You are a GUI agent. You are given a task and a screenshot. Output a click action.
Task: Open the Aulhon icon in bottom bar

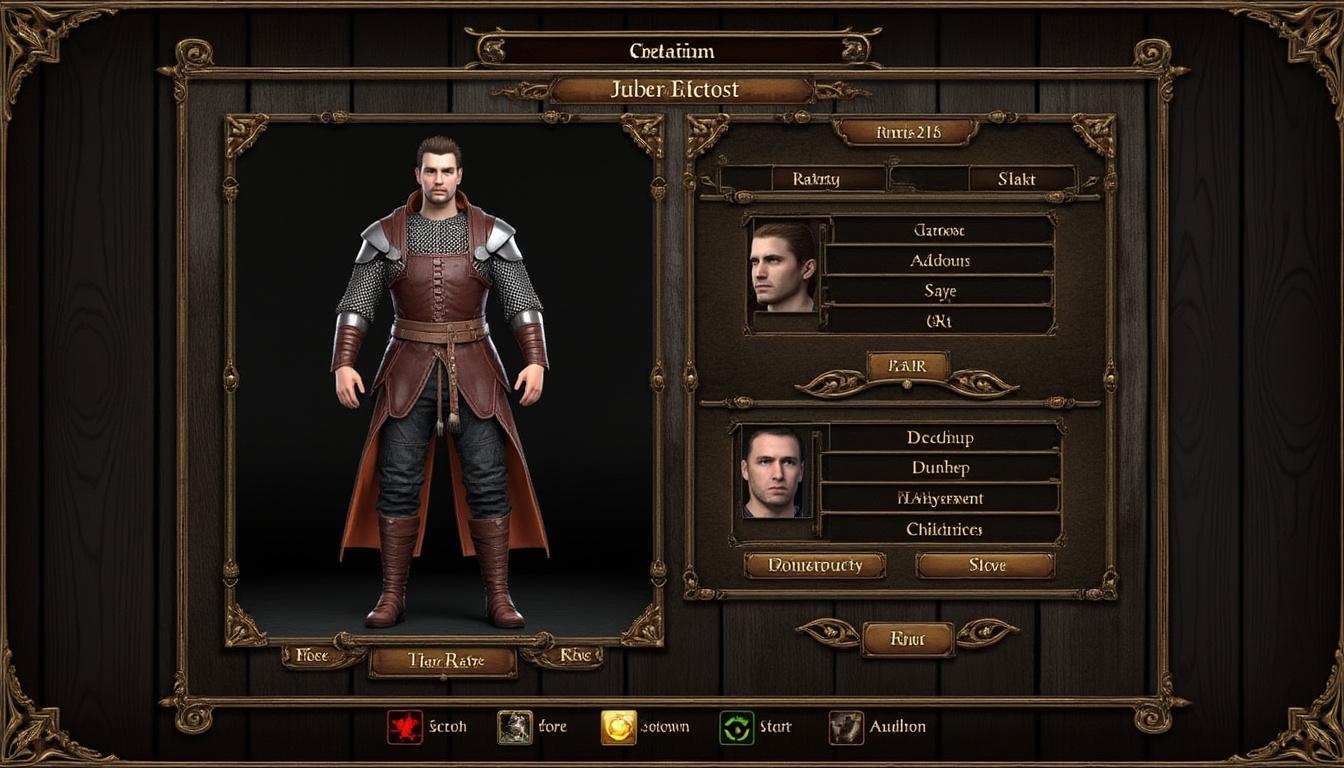coord(846,727)
